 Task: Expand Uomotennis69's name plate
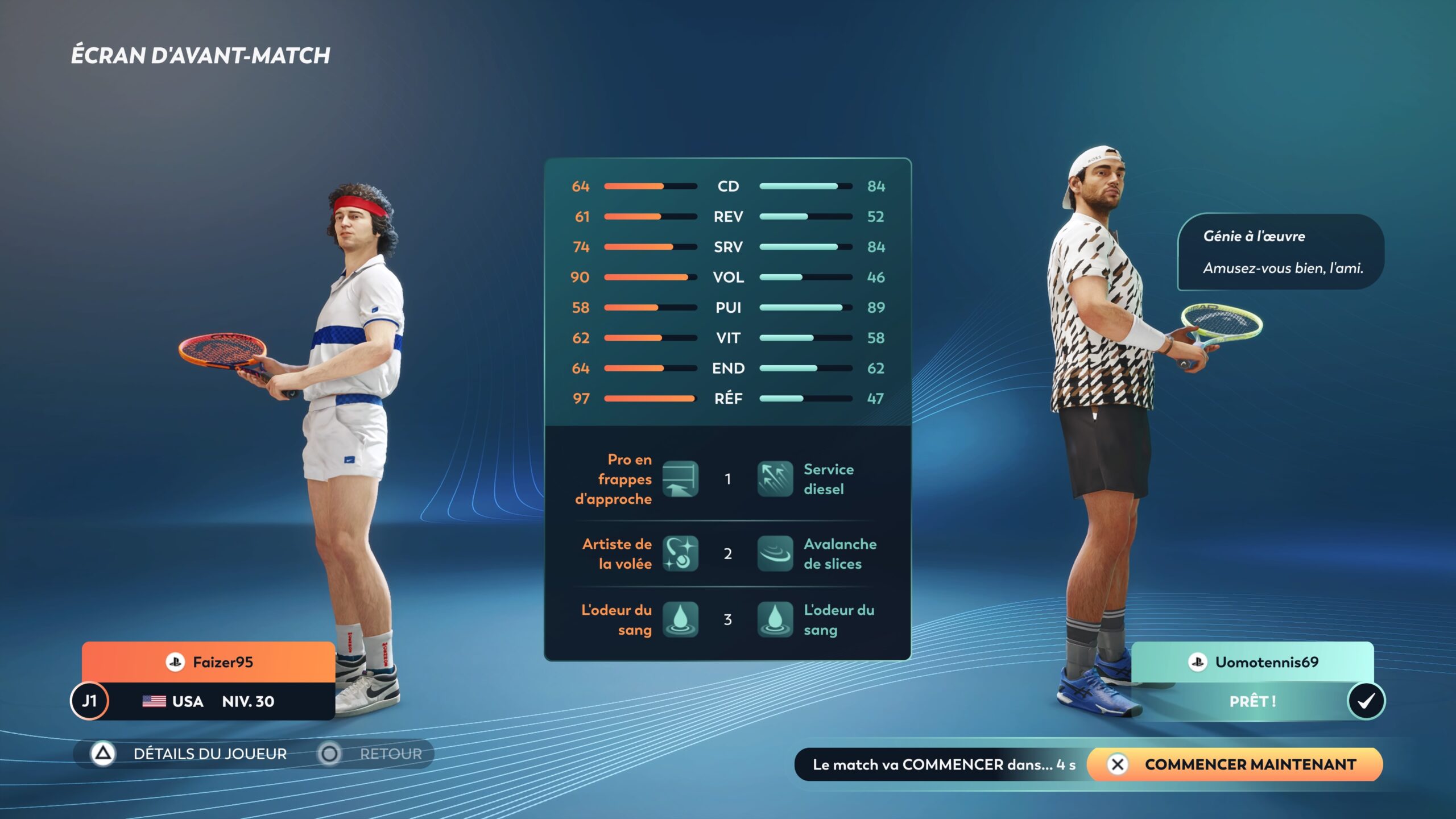coord(1254,662)
